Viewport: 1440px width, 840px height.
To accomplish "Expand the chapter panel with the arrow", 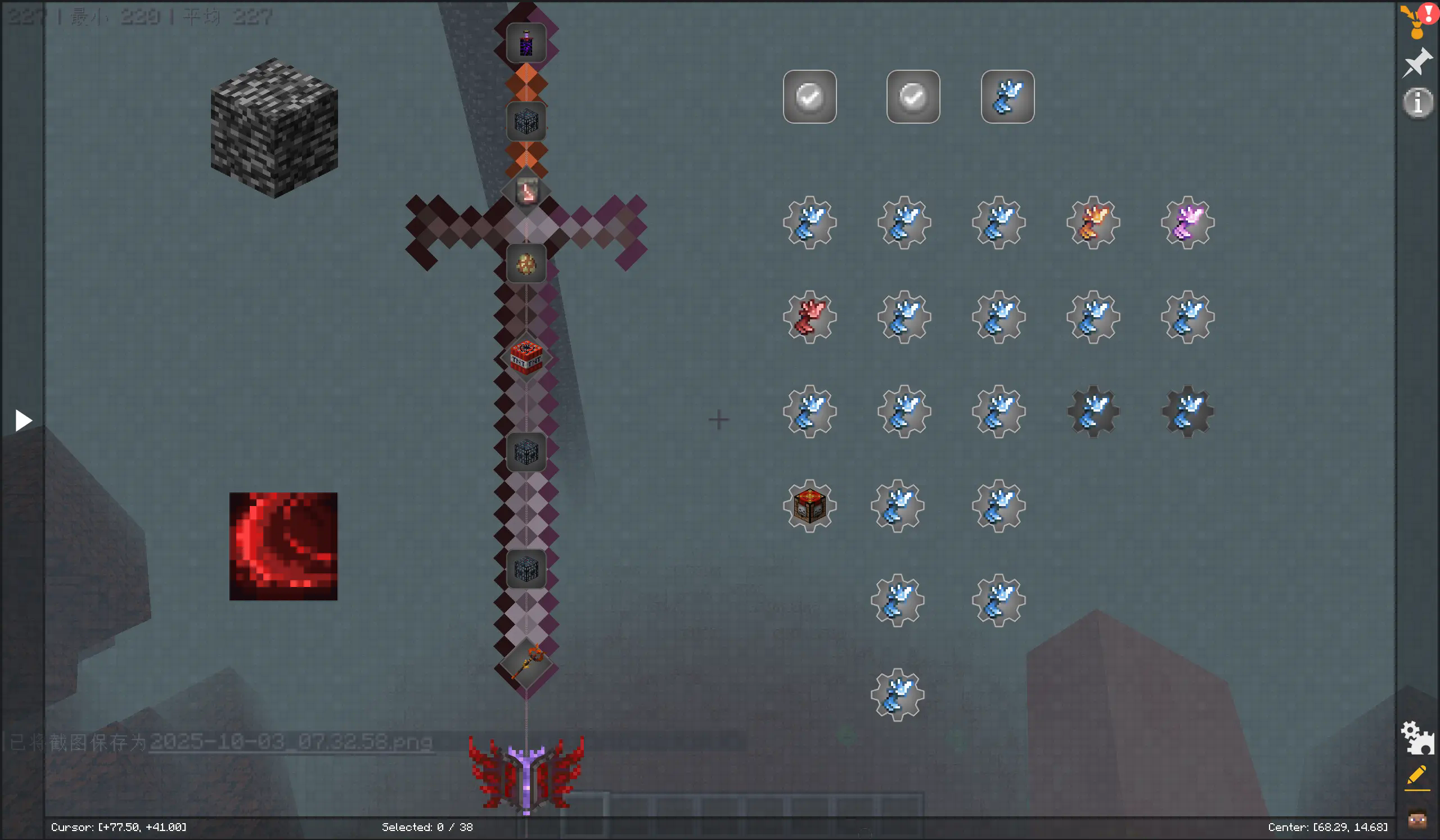I will pyautogui.click(x=23, y=421).
